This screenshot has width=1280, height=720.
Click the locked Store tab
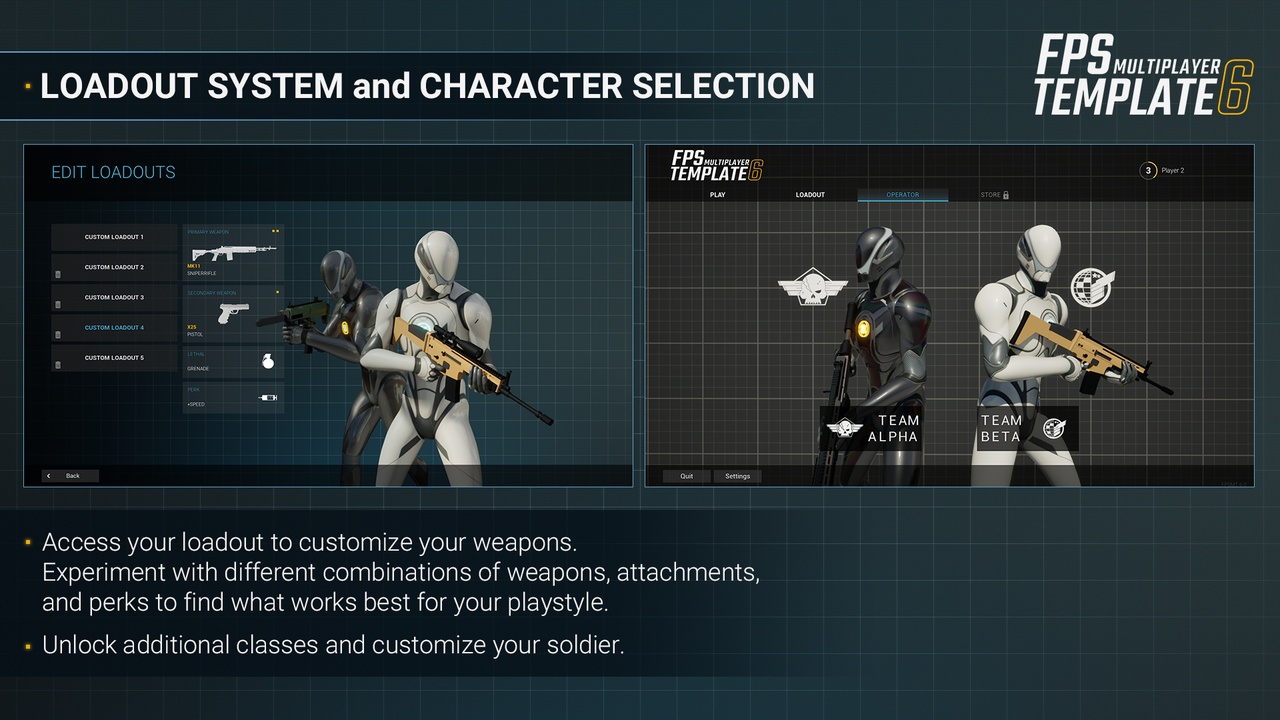coord(994,195)
